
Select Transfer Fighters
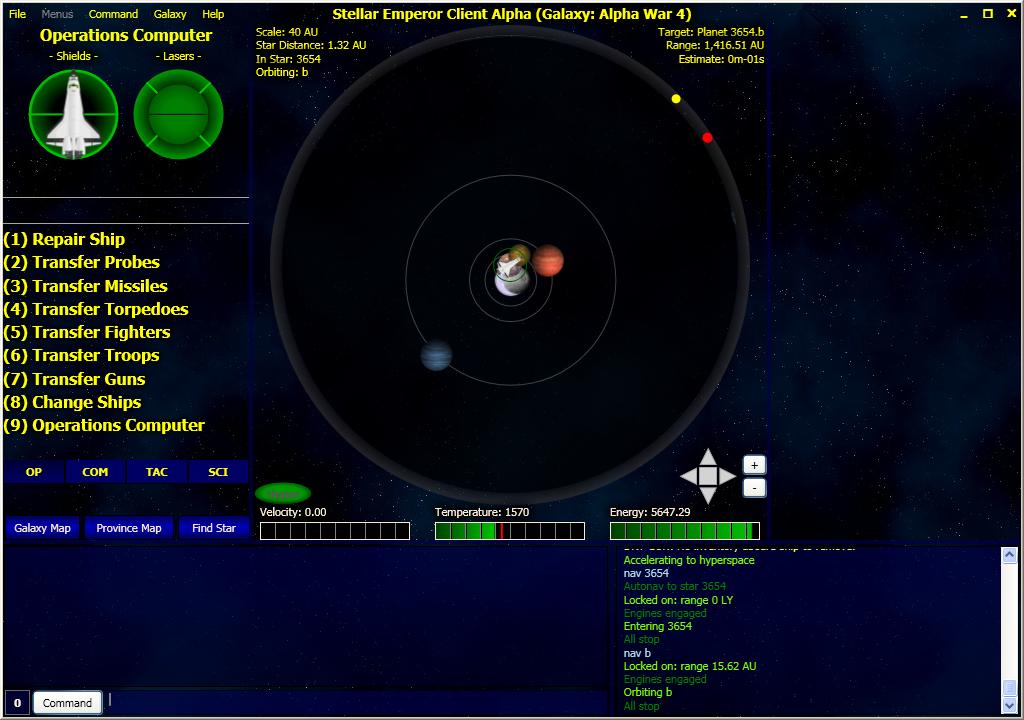(87, 332)
